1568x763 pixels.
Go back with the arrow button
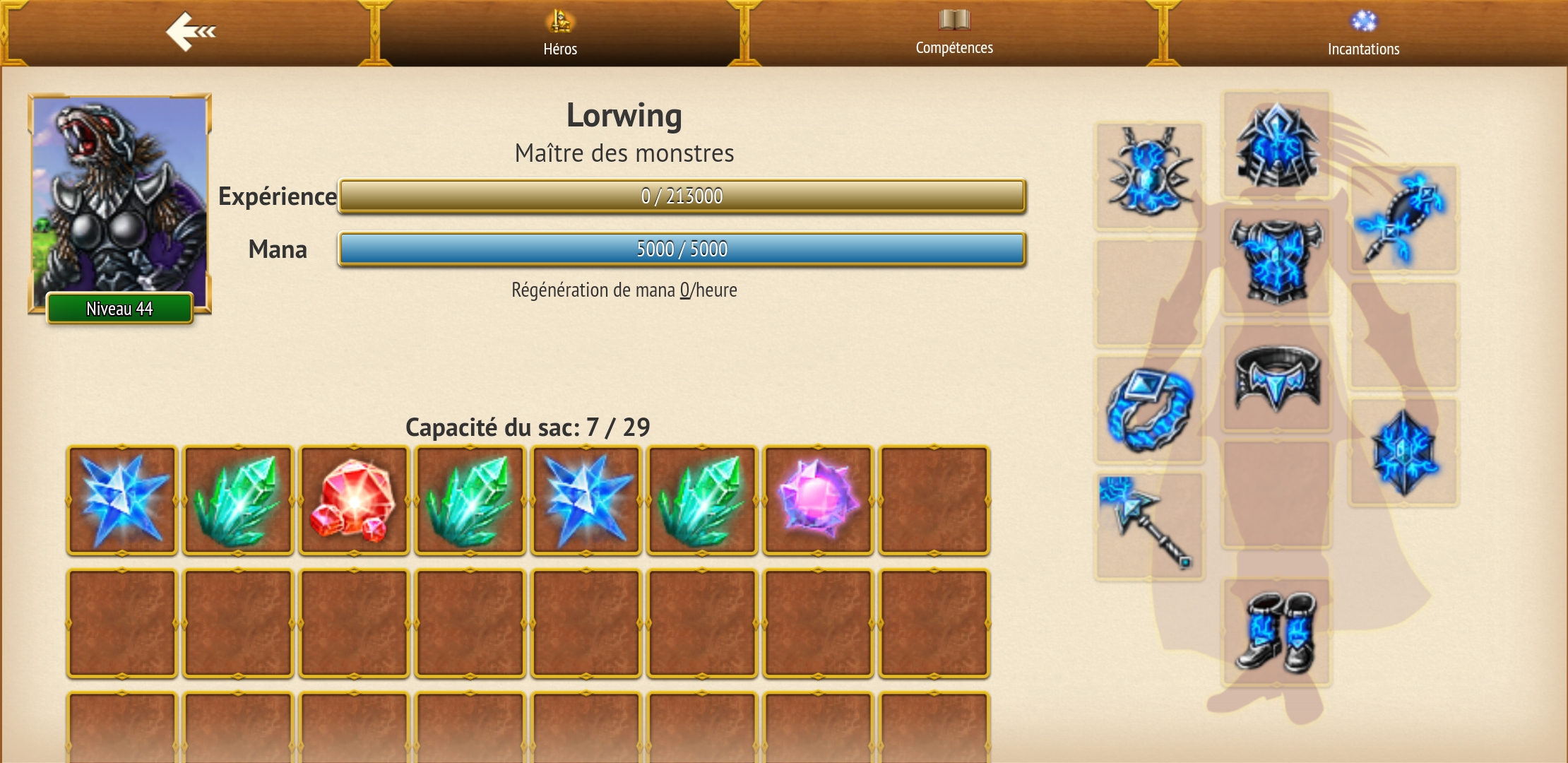(189, 32)
